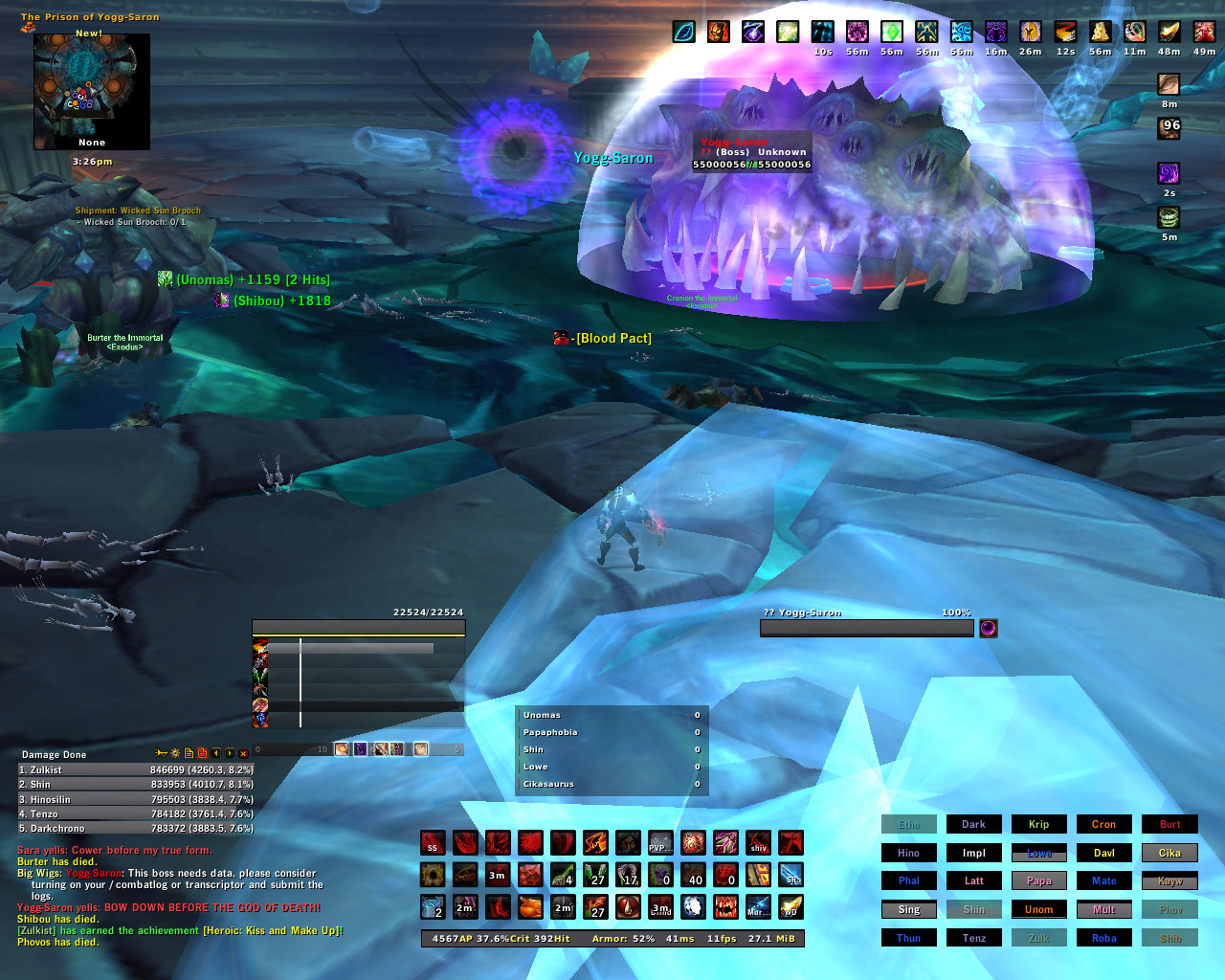Screen dimensions: 1225x980
Task: Select Burt in the raid frames
Action: coord(1169,824)
